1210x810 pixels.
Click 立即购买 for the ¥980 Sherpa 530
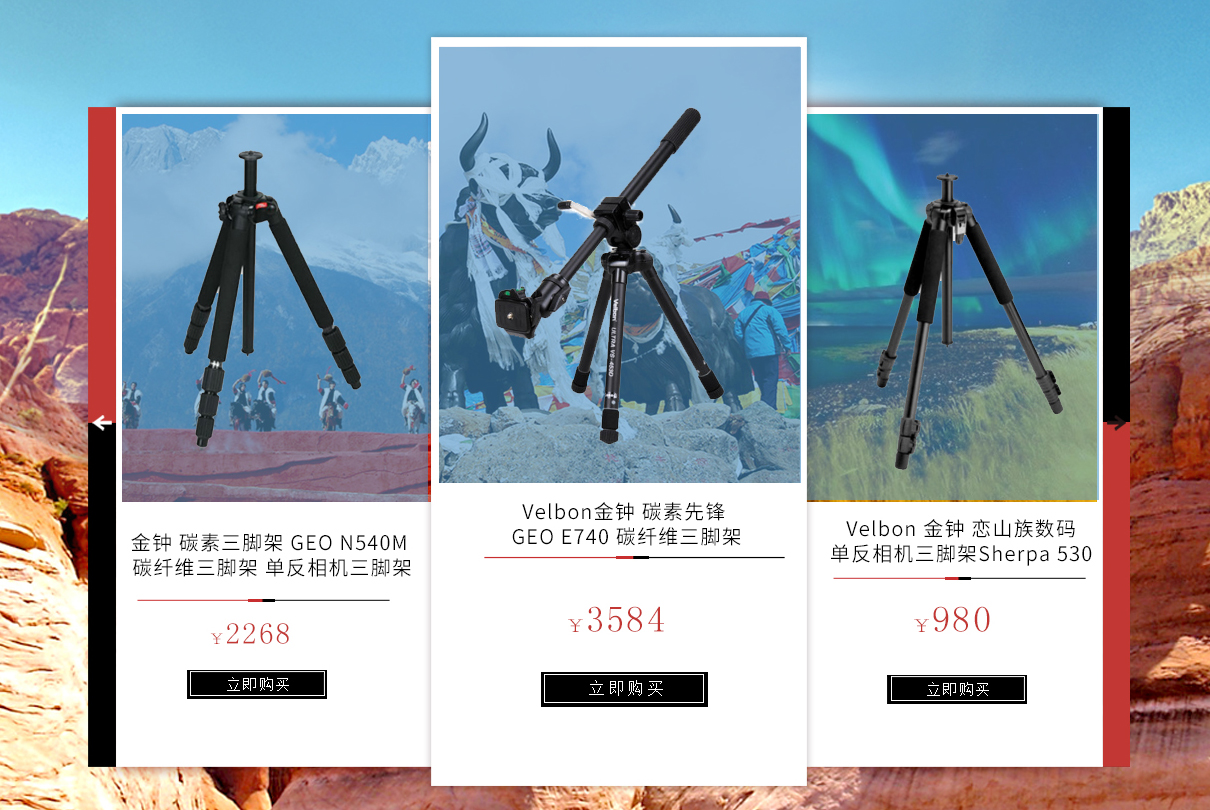pyautogui.click(x=957, y=689)
